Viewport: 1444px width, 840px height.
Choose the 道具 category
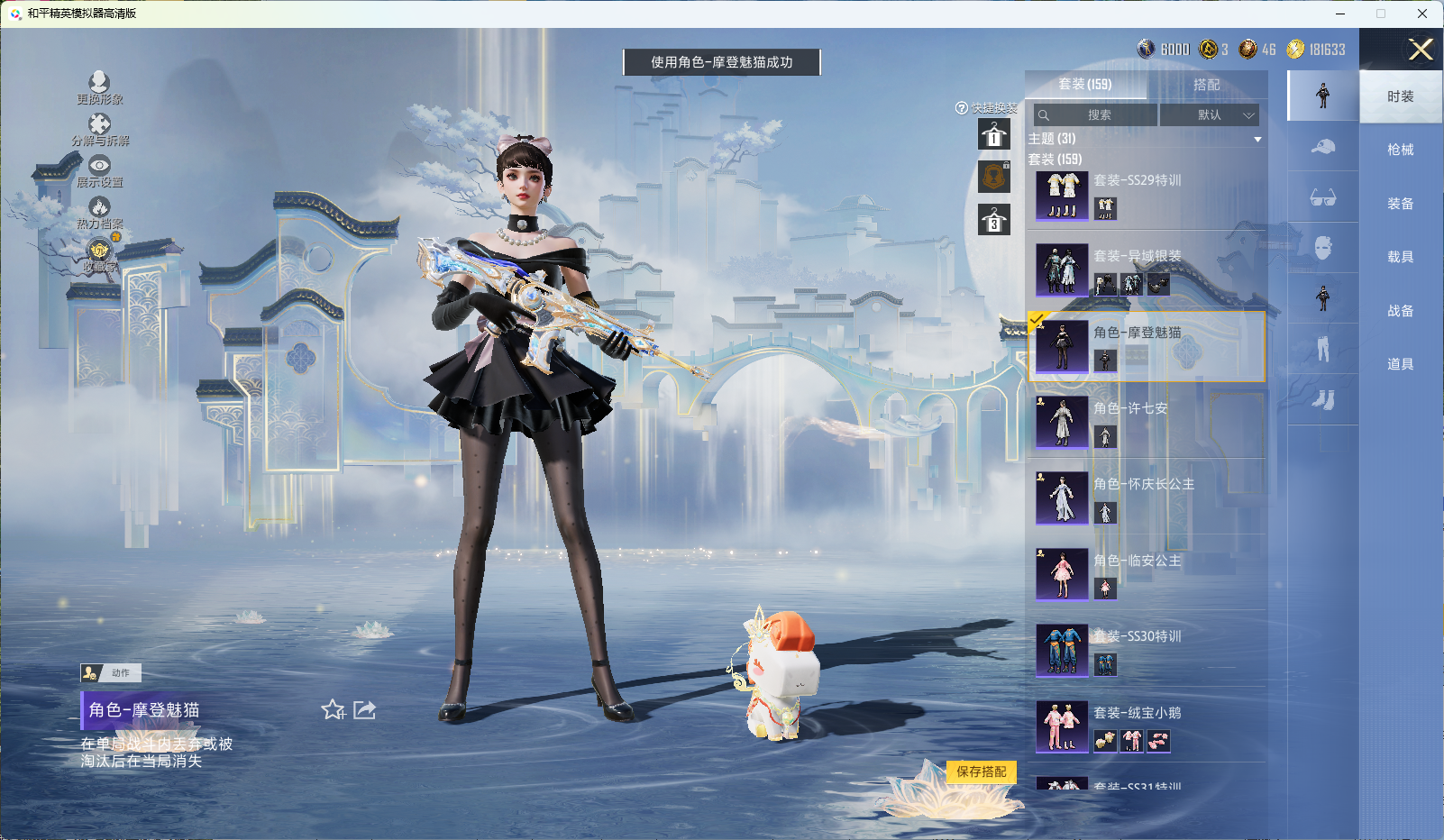[1400, 364]
